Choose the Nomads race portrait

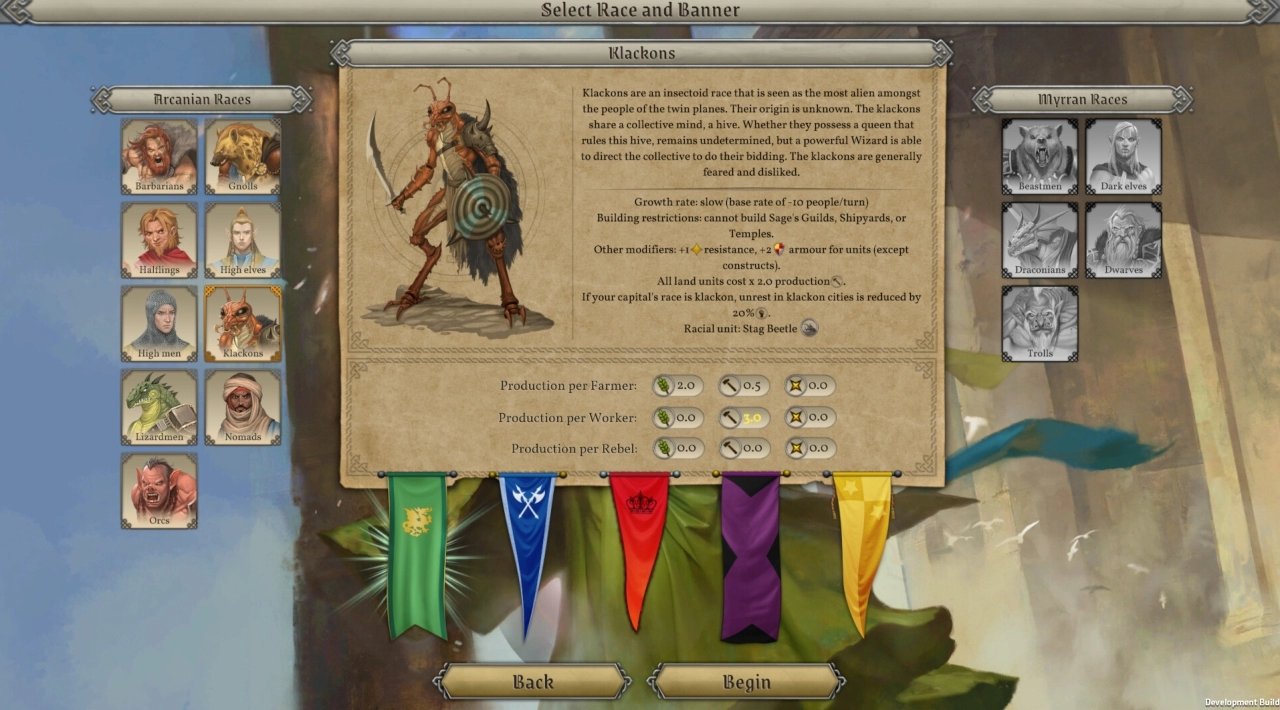(243, 407)
